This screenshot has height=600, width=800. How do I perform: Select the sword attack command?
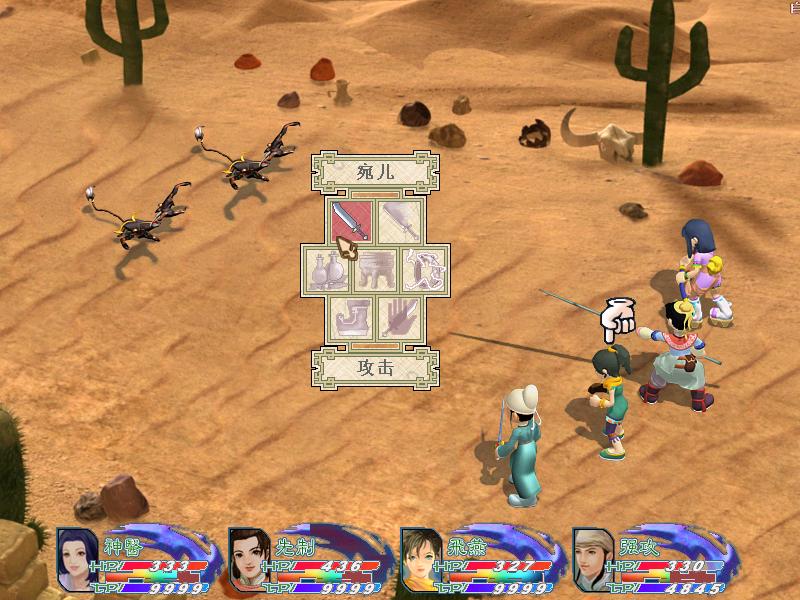click(351, 221)
